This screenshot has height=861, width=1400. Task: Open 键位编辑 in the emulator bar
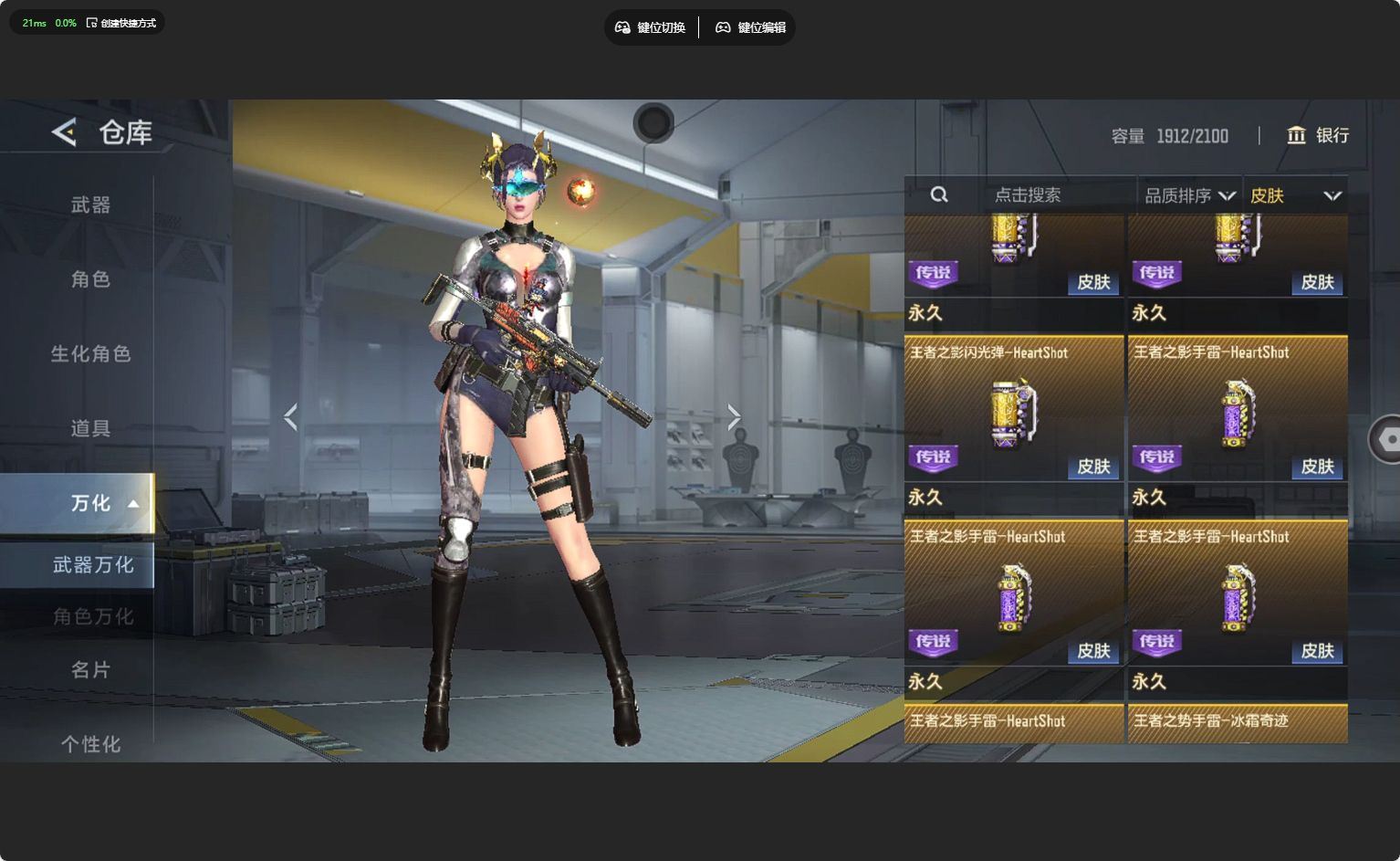(x=750, y=27)
